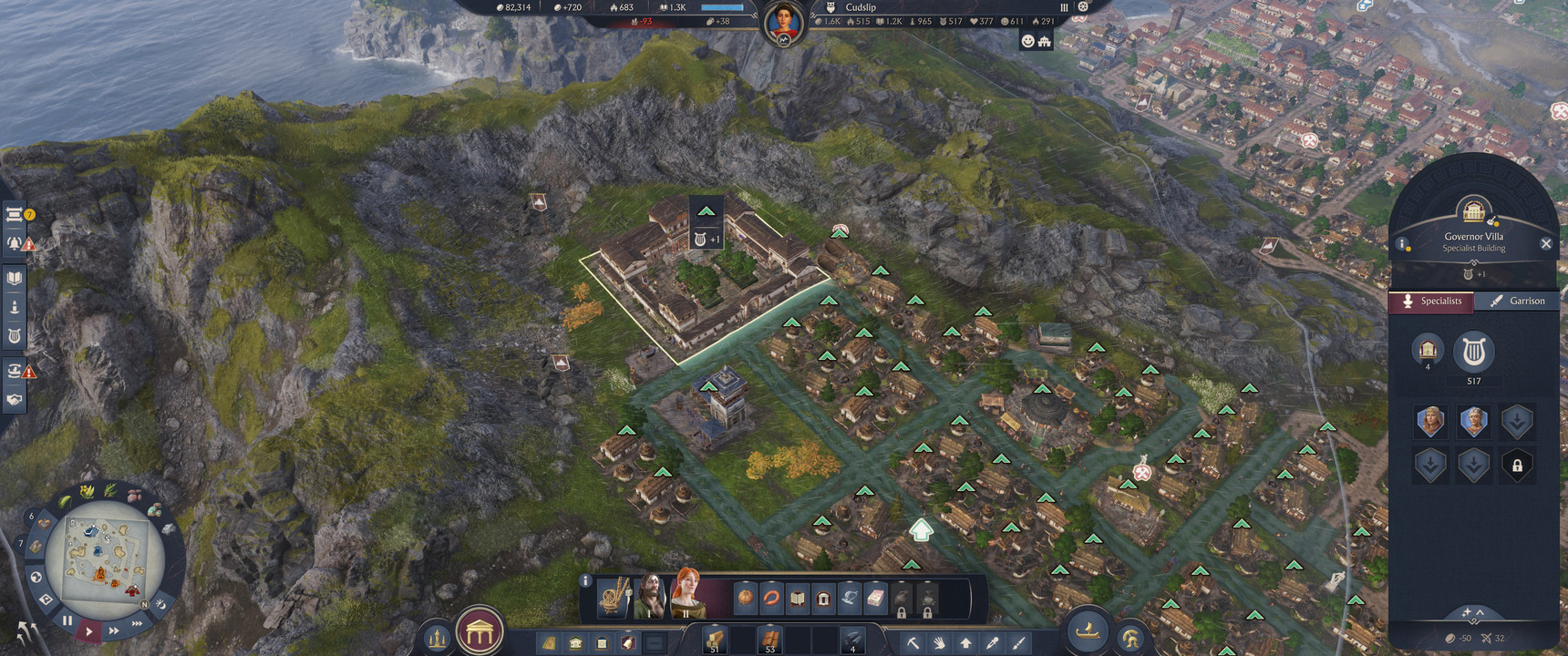Select the bearded man portrait
1568x656 pixels.
650,598
